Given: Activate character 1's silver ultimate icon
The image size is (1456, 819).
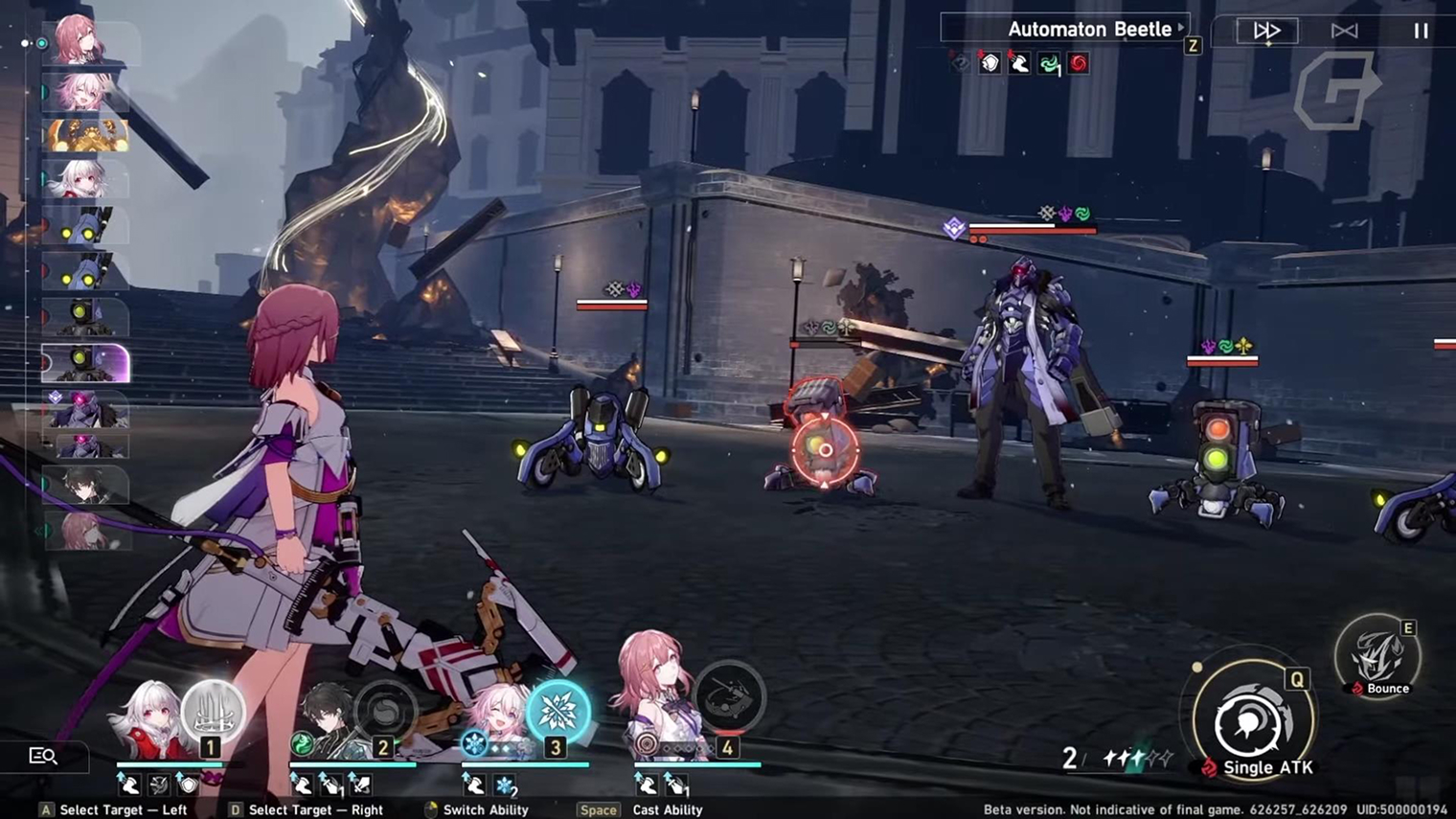Looking at the screenshot, I should pyautogui.click(x=213, y=709).
